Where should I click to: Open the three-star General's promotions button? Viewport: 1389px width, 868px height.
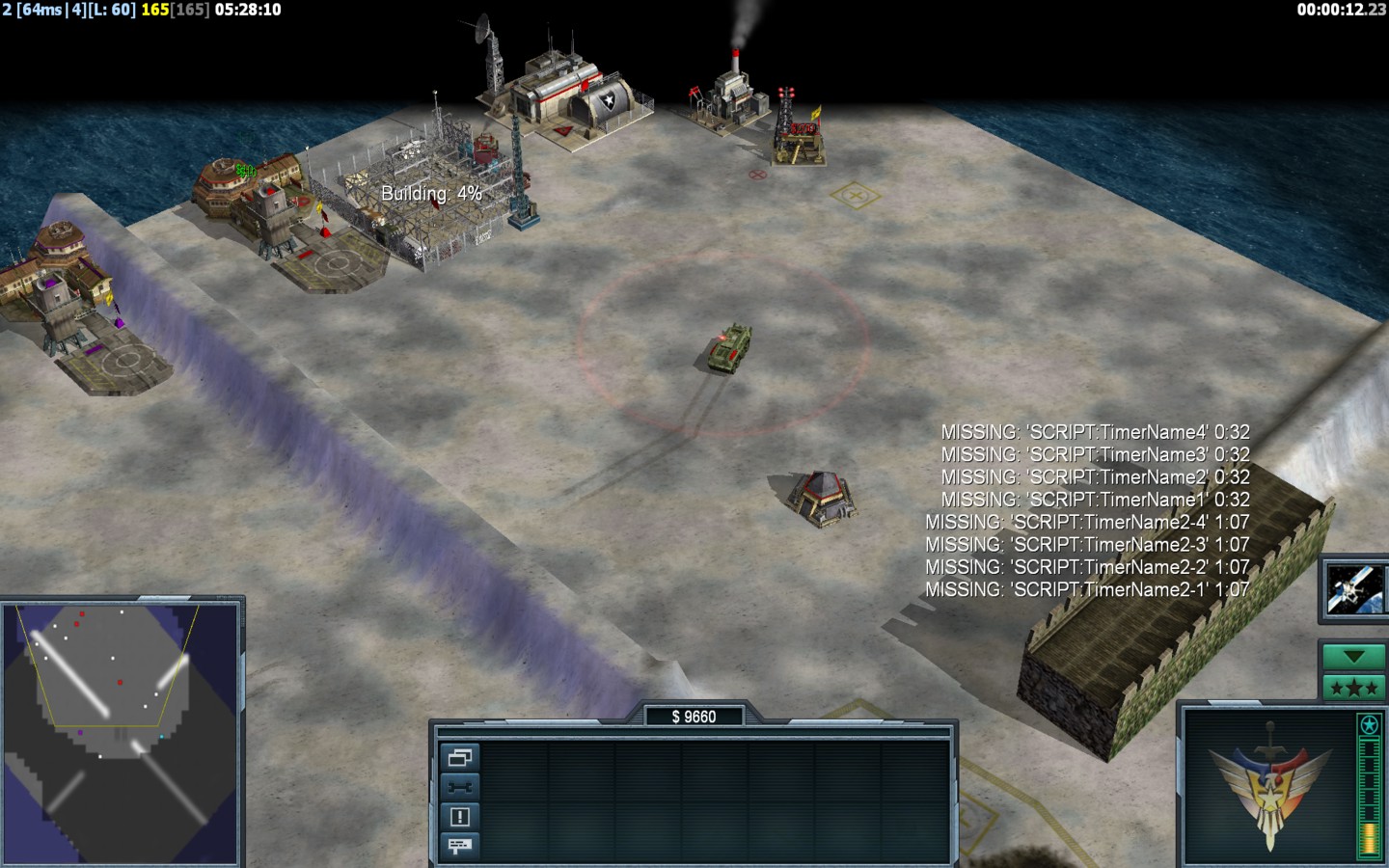[x=1352, y=688]
